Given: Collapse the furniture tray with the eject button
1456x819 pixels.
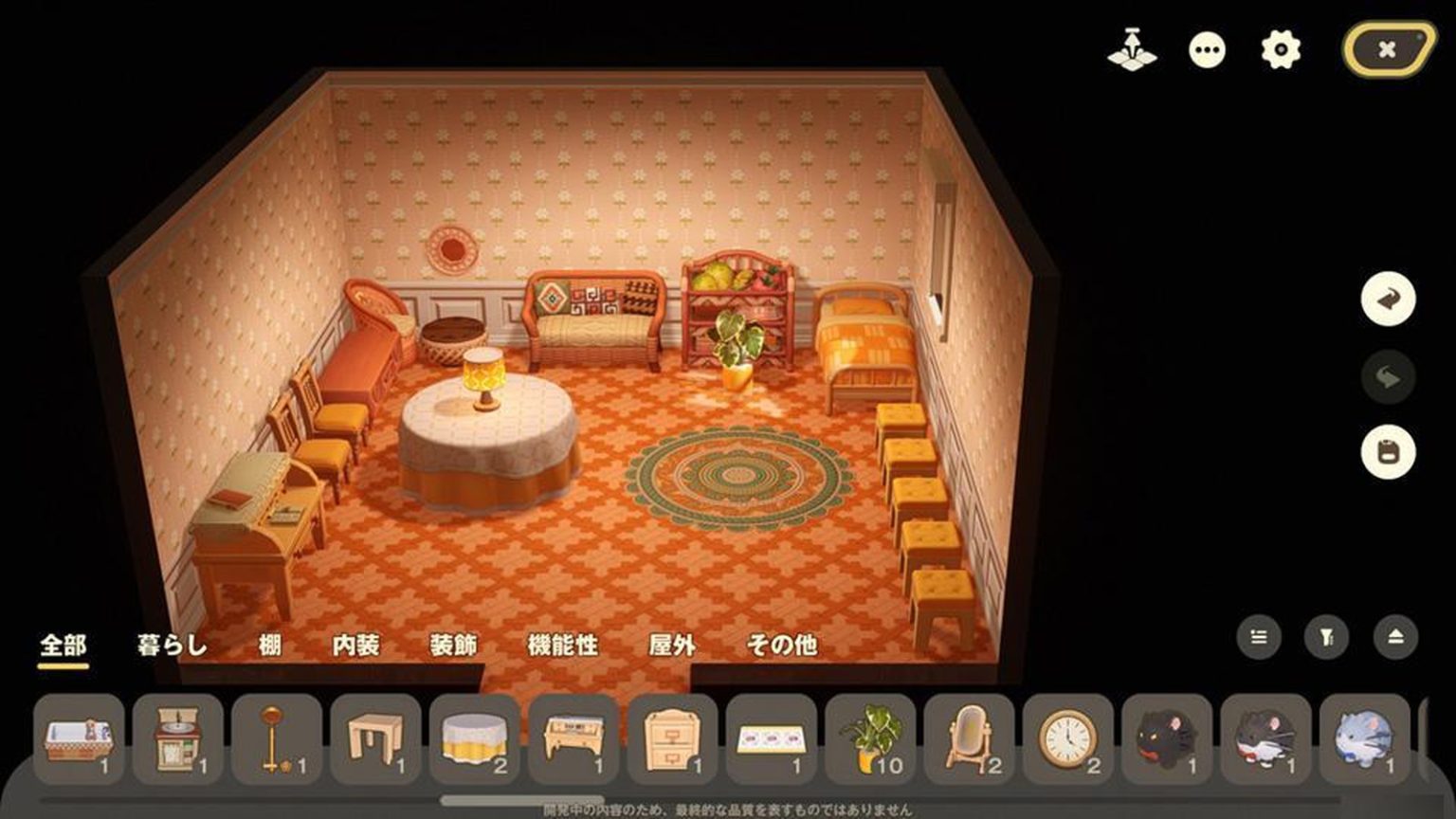Looking at the screenshot, I should tap(1395, 638).
